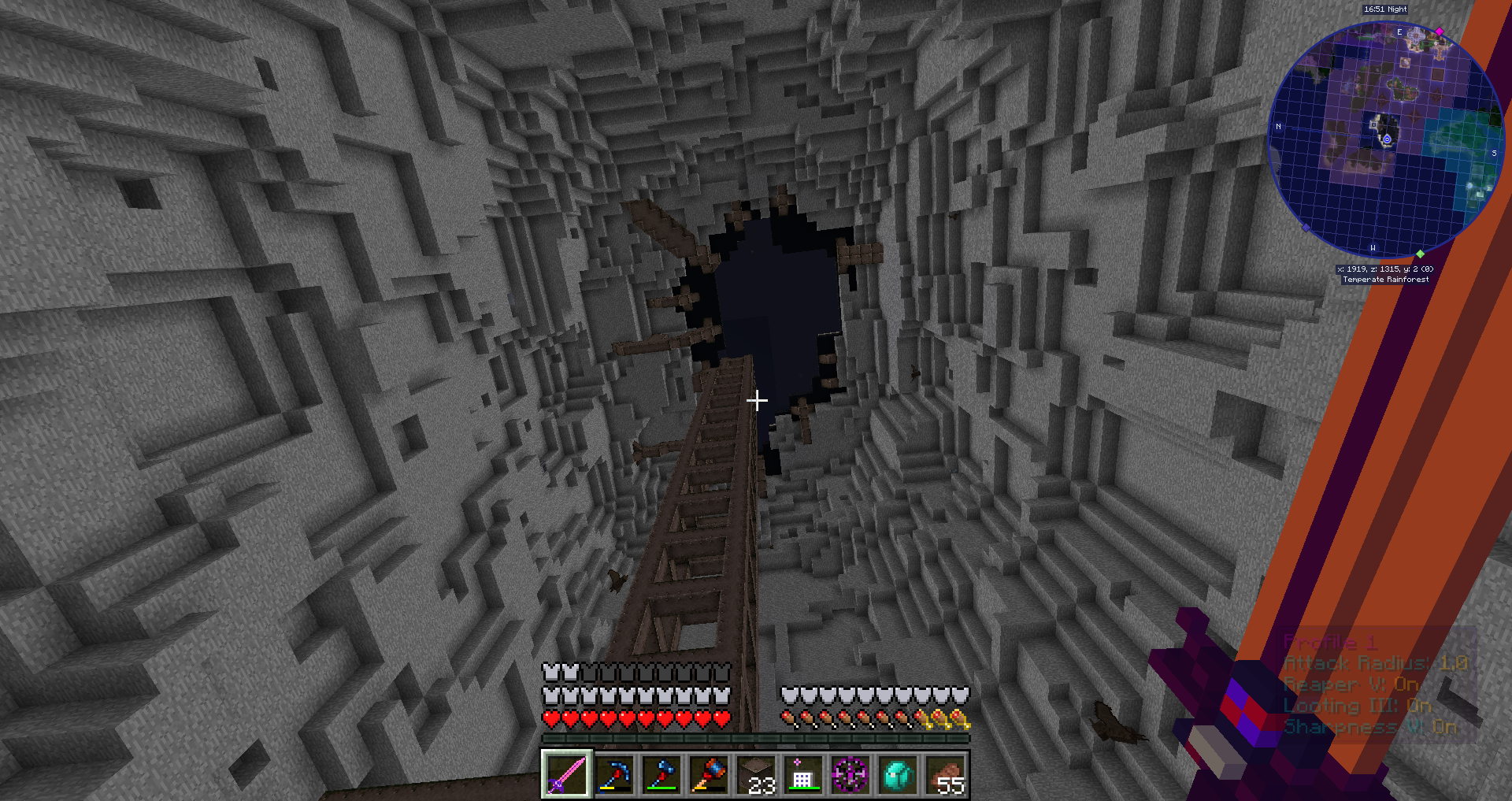Select the blue-headed pickaxe hotbar slot
The image size is (1512, 801).
click(x=613, y=774)
